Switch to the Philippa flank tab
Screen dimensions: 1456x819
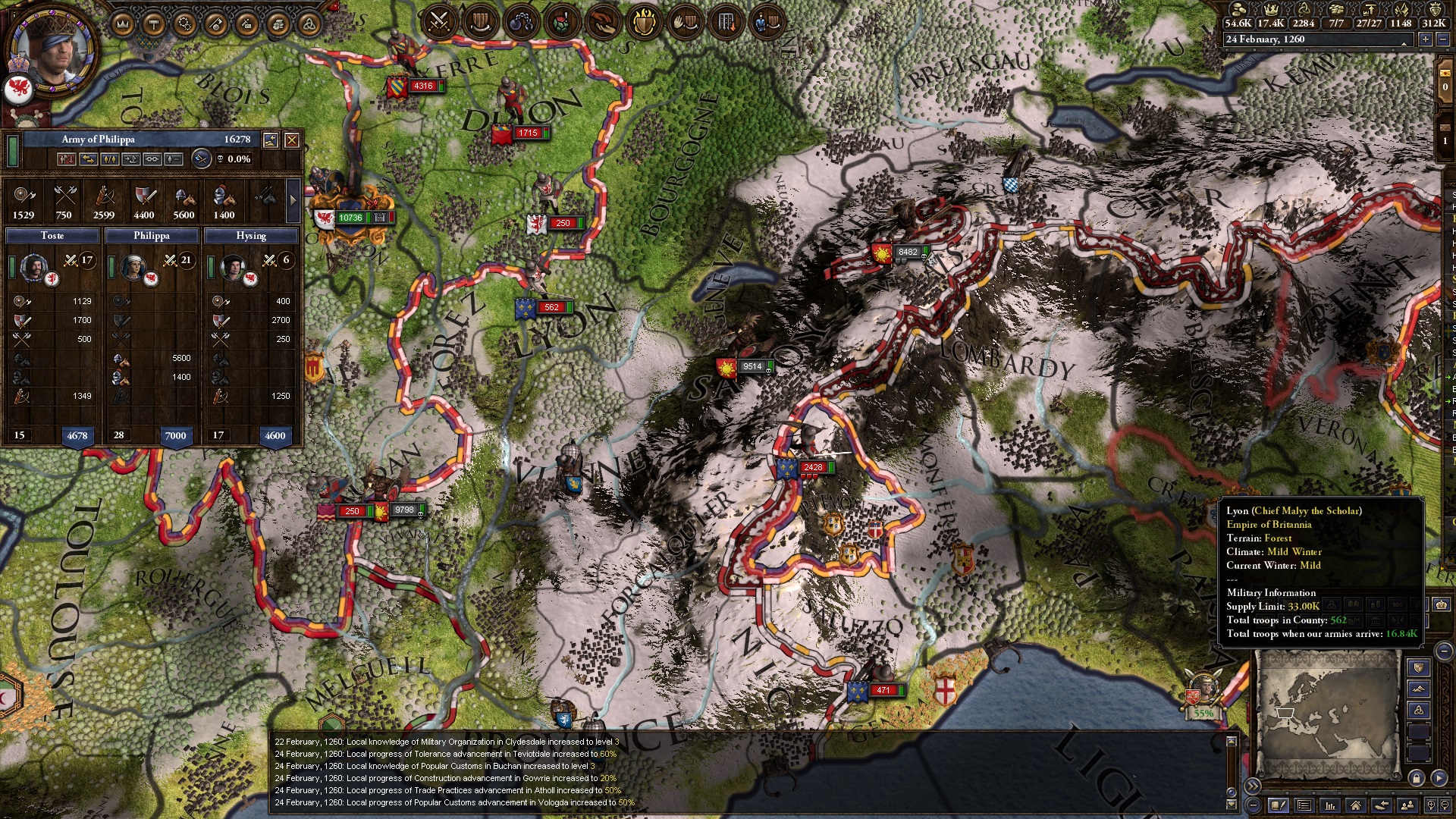point(152,236)
